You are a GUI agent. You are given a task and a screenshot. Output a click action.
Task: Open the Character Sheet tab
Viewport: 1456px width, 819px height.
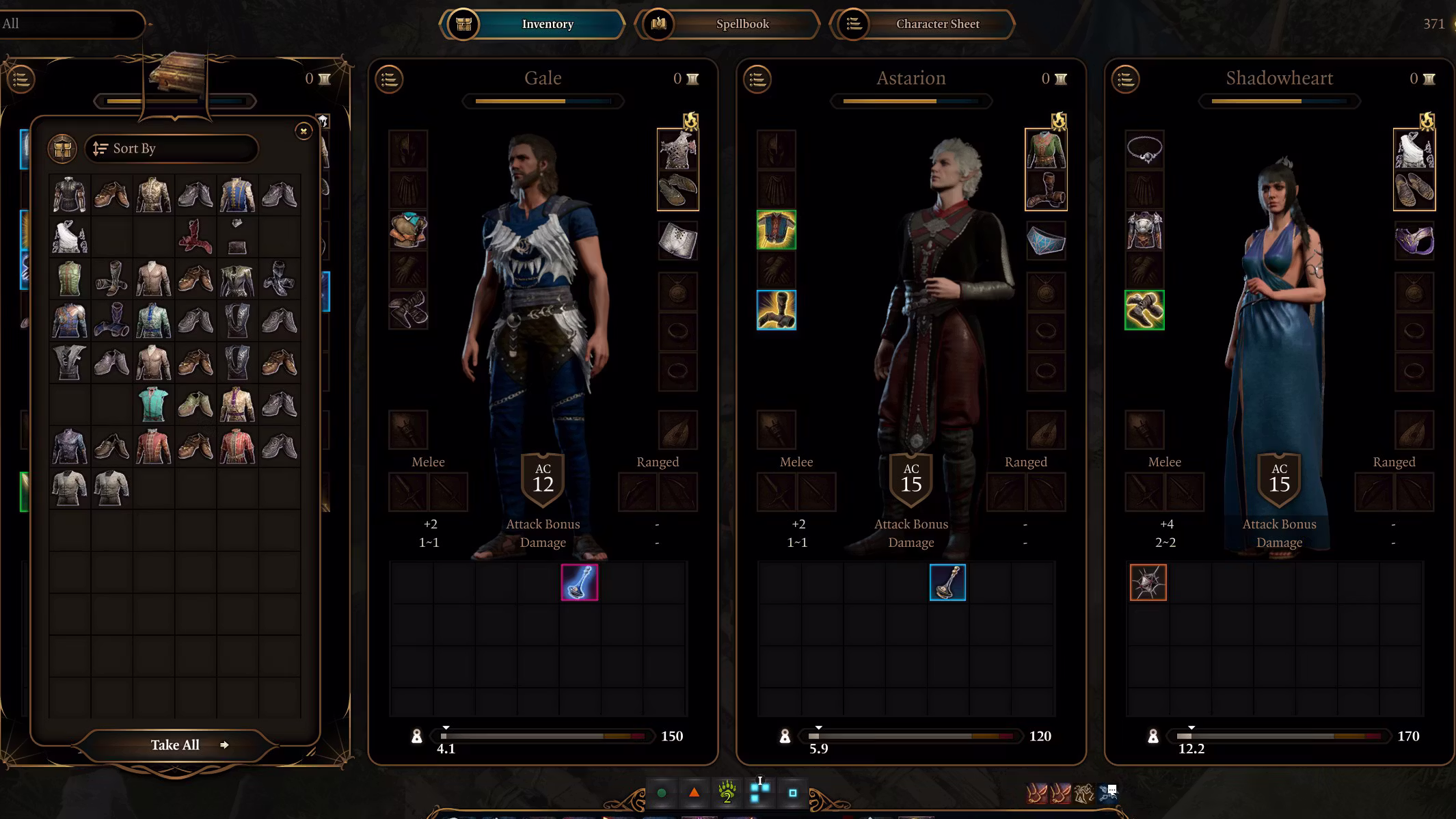click(x=936, y=24)
